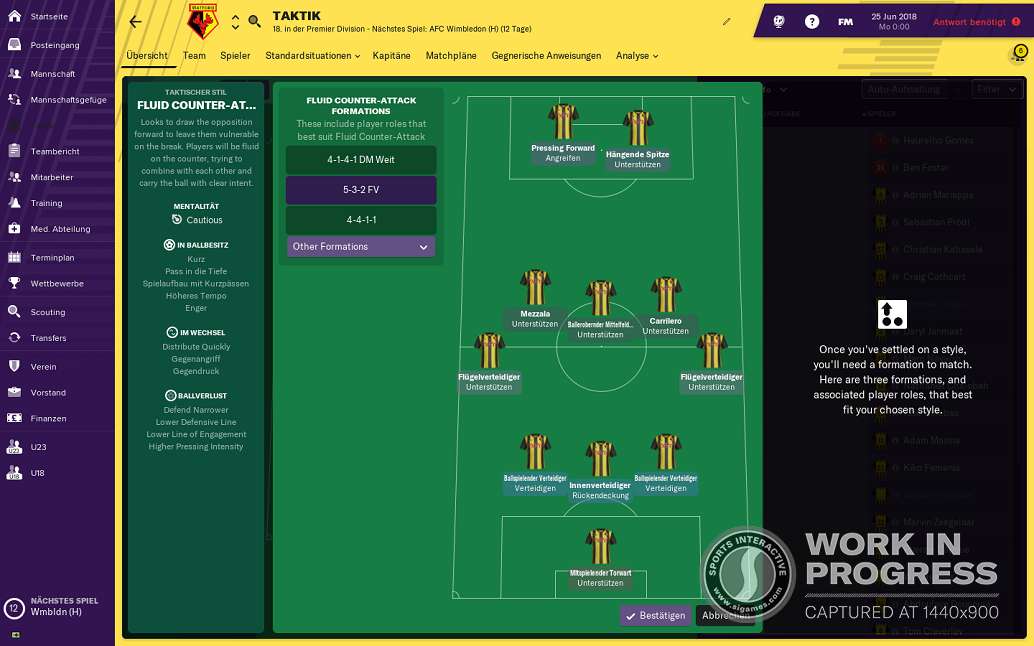
Task: Open the Standardsituationen dropdown tab
Action: 312,56
